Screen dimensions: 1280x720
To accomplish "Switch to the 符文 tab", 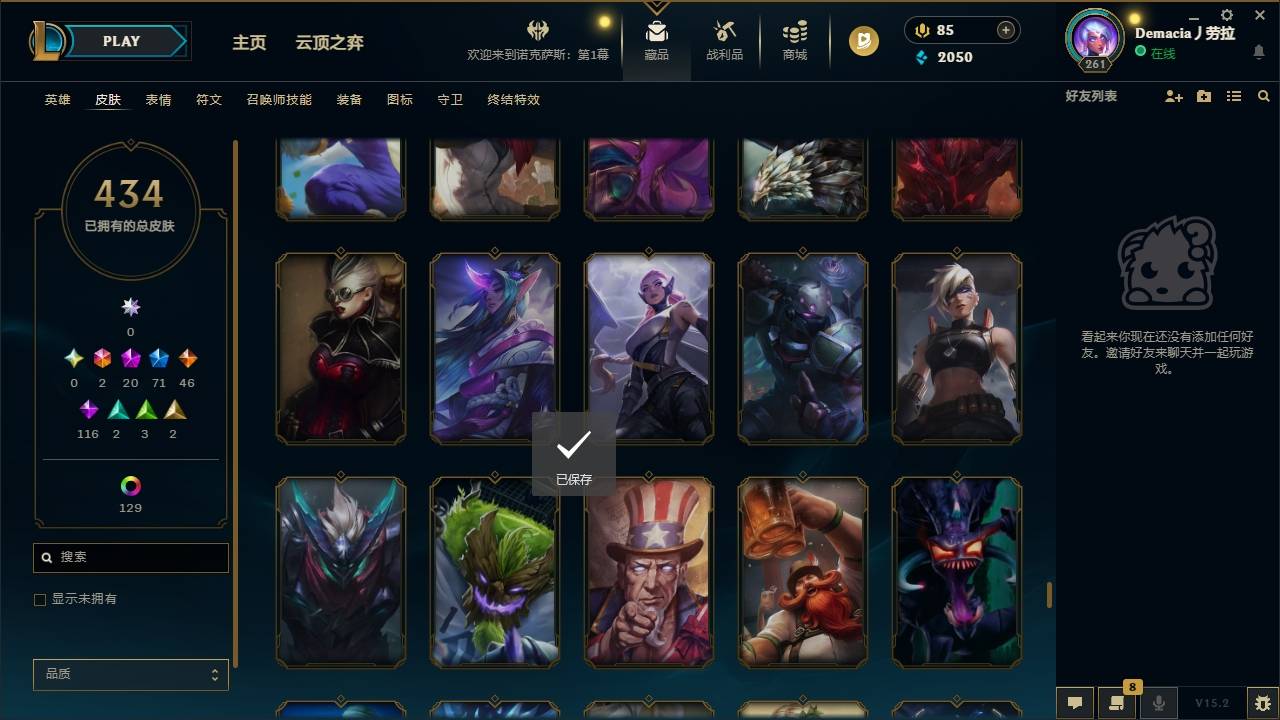I will click(209, 100).
